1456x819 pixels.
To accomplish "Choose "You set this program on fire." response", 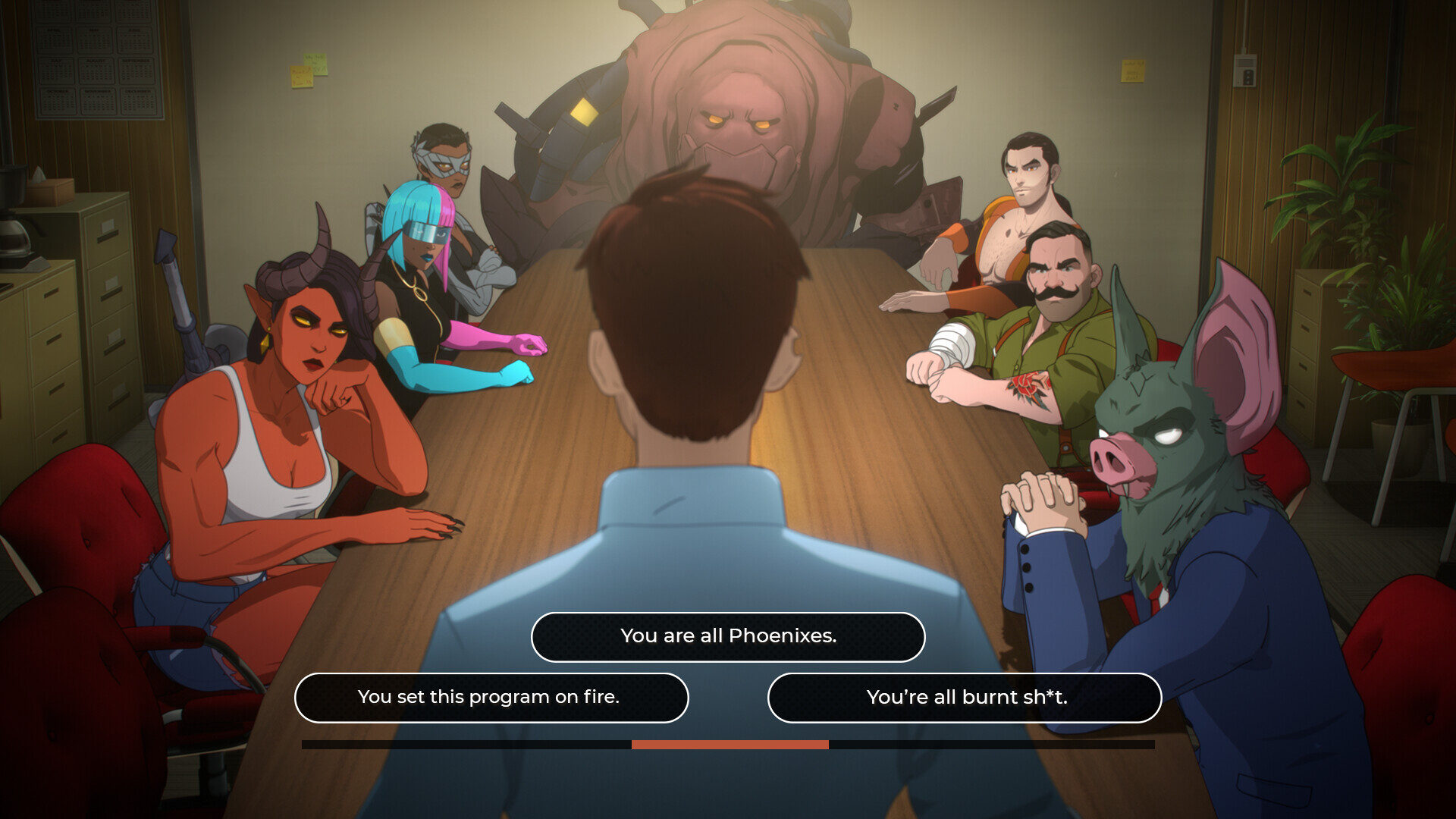I will [493, 697].
